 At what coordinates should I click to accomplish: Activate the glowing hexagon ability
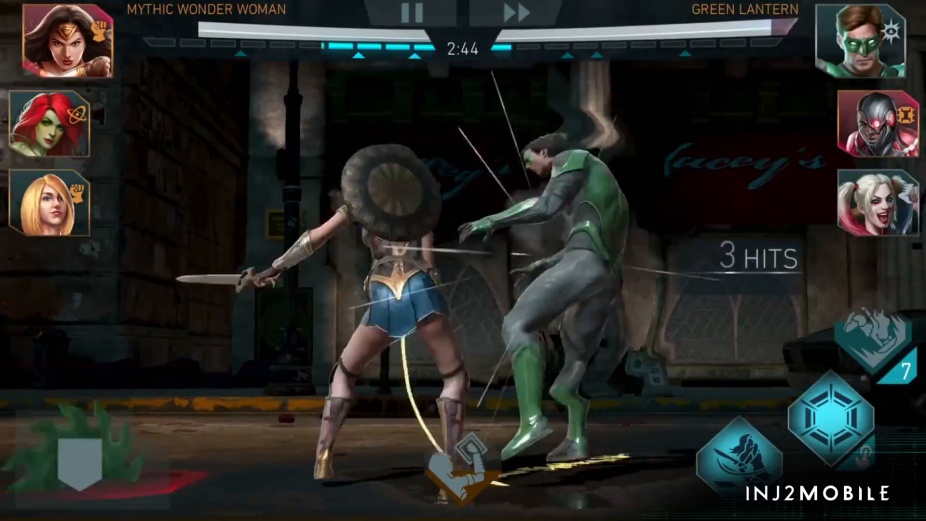click(830, 416)
